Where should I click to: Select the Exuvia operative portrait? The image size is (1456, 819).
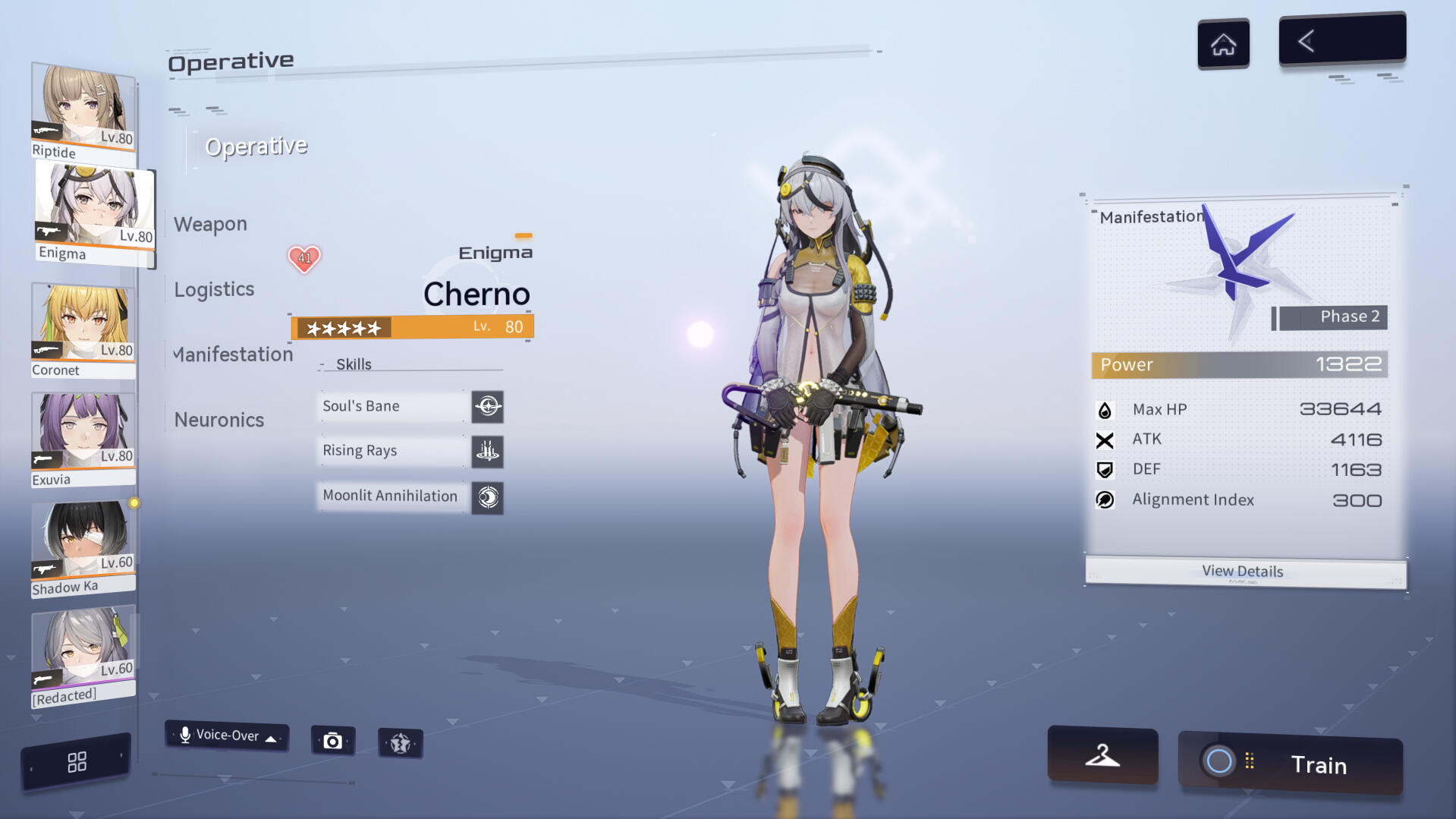pos(83,439)
